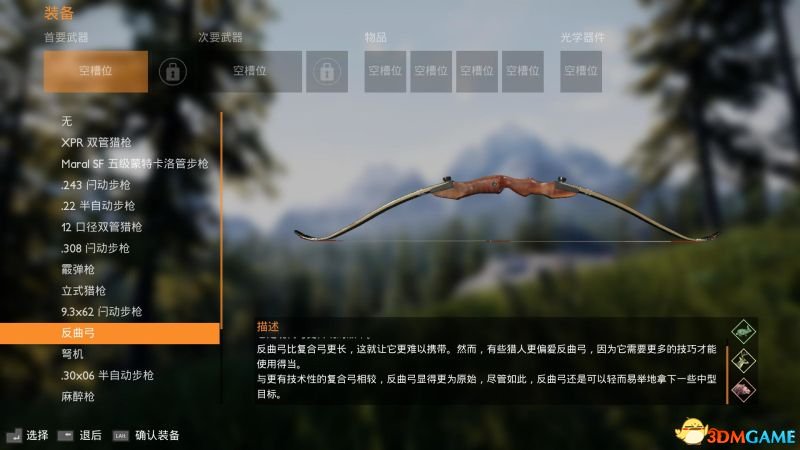Select the XPR 双管猎枪 entry

click(102, 142)
